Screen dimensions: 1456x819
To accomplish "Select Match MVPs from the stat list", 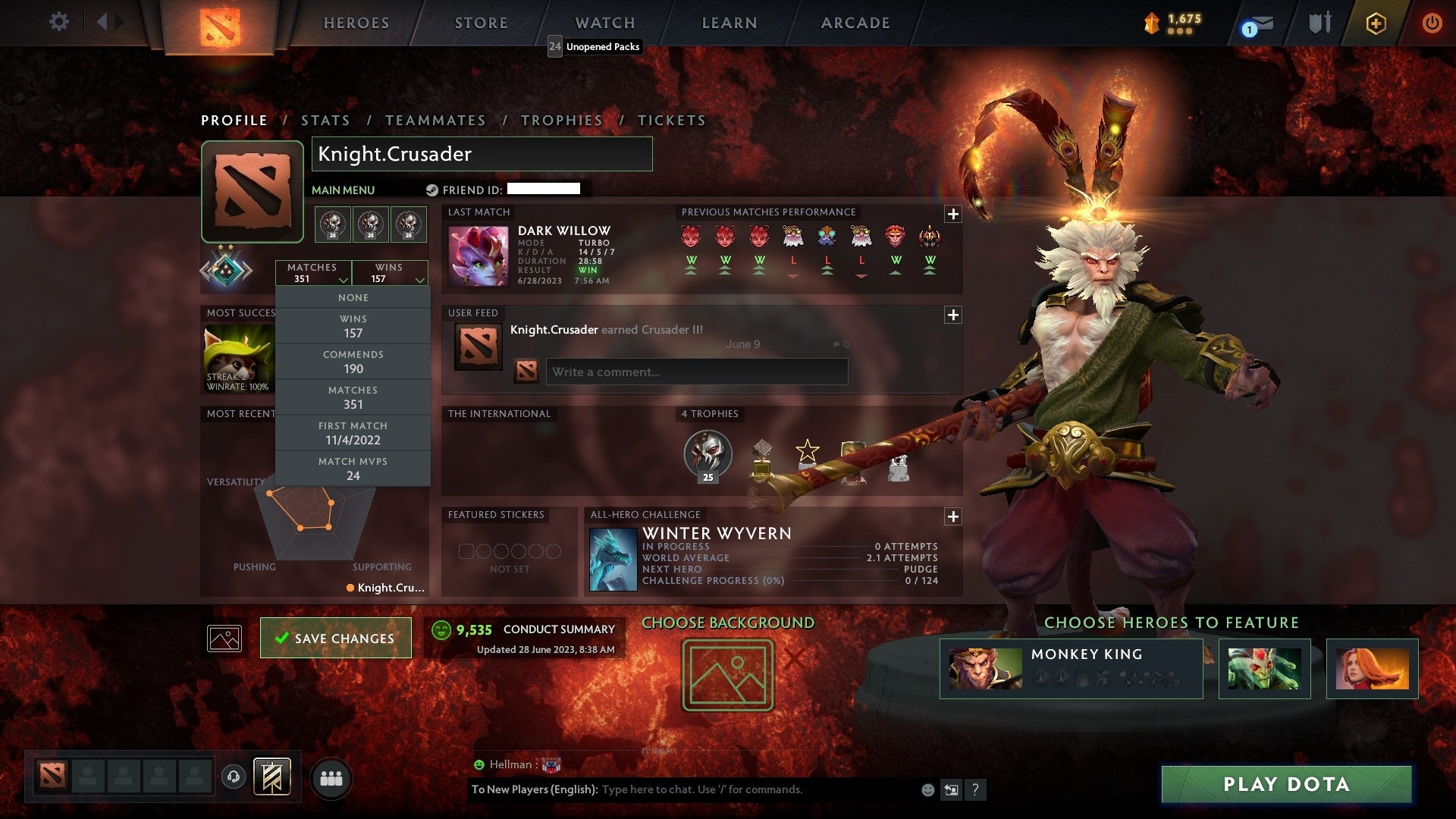I will (353, 468).
